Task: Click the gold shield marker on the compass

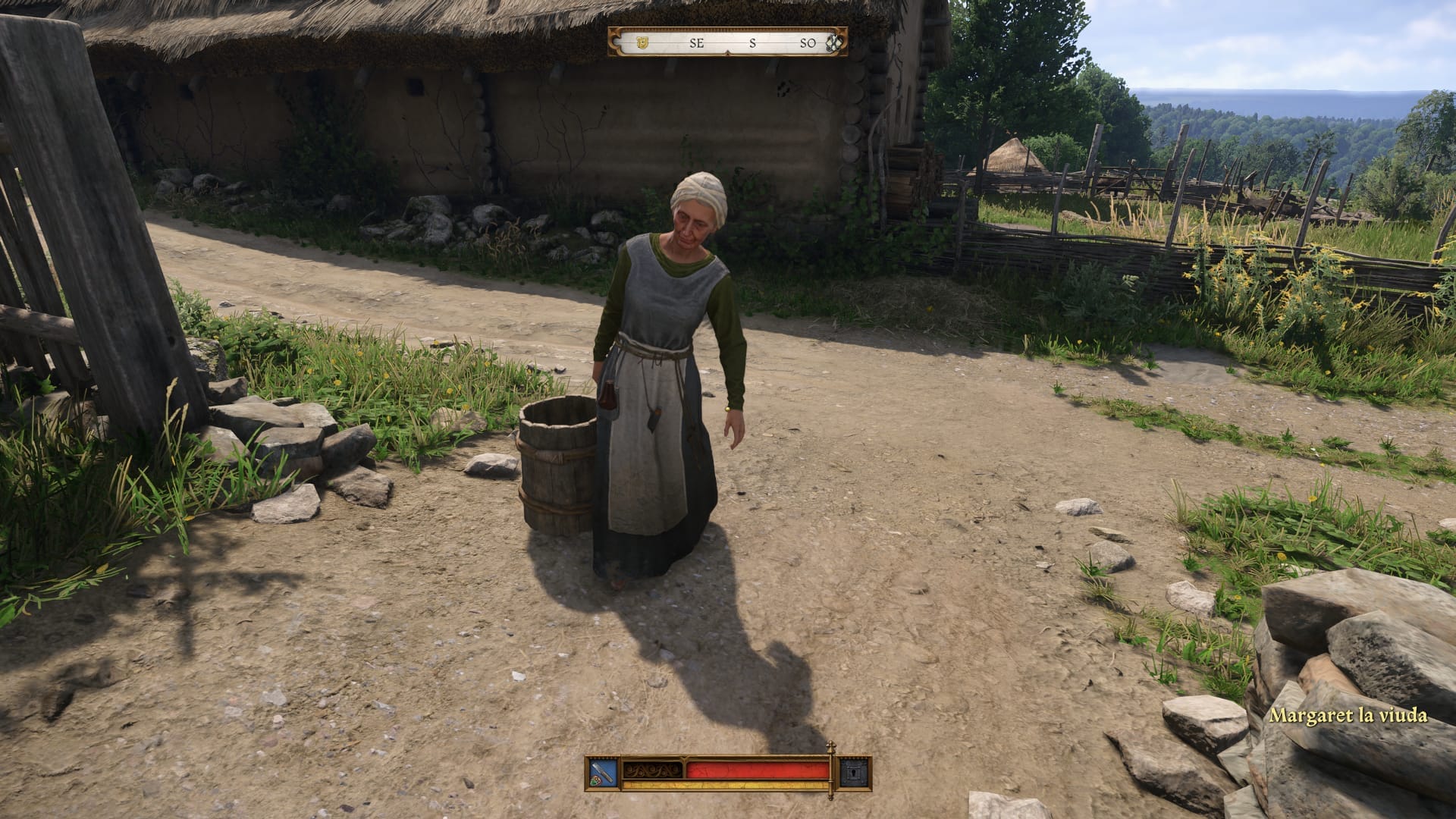Action: 642,42
